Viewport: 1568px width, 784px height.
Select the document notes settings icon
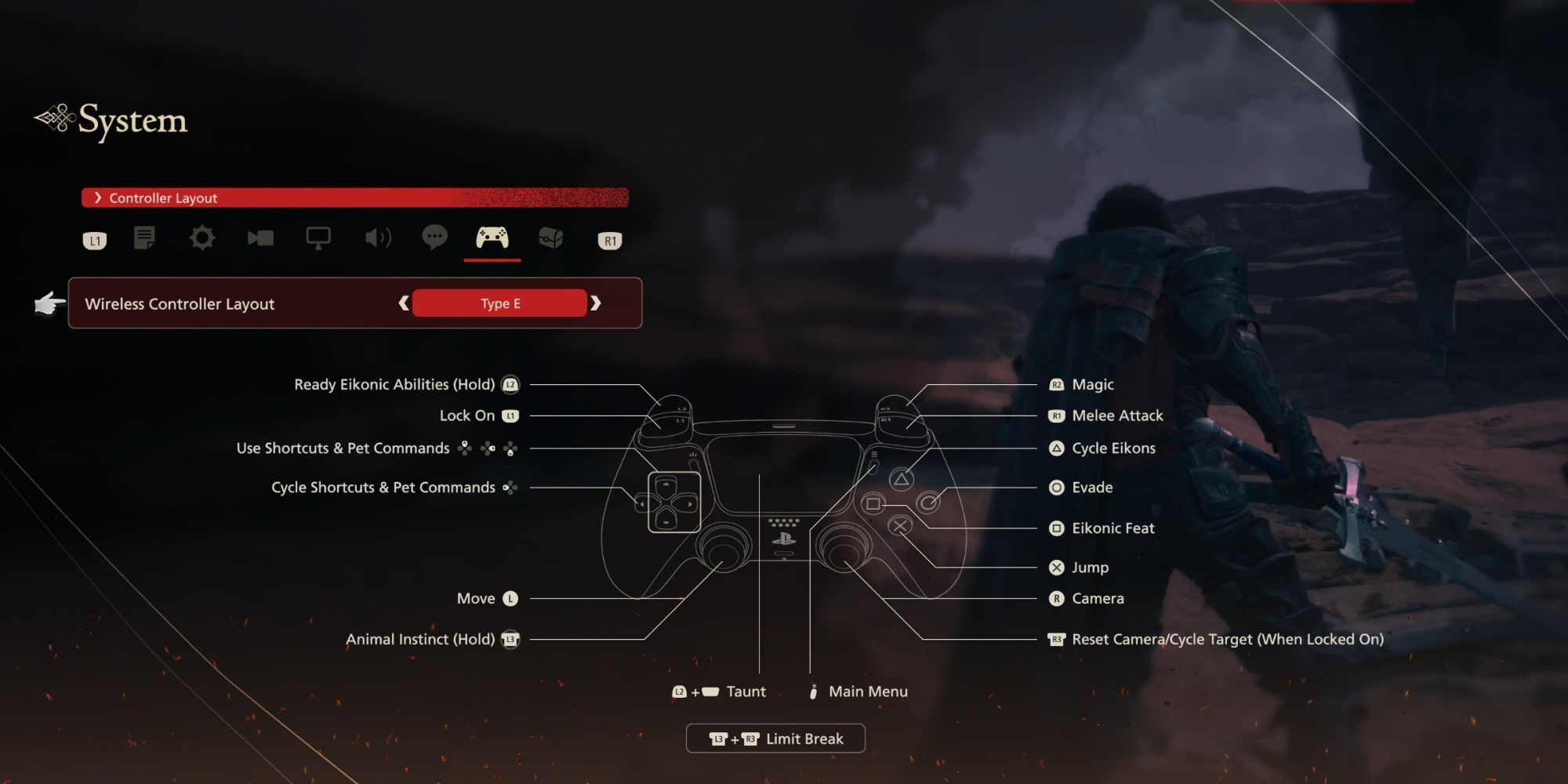pos(145,239)
